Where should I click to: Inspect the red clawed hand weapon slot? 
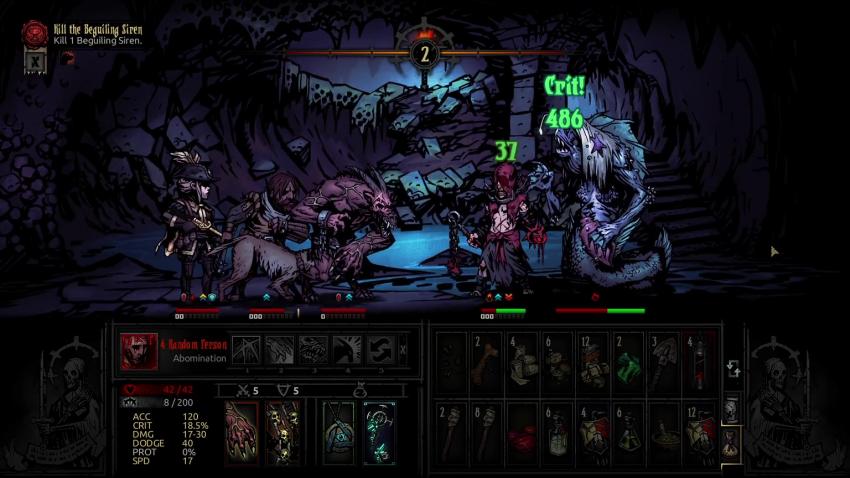click(x=241, y=432)
